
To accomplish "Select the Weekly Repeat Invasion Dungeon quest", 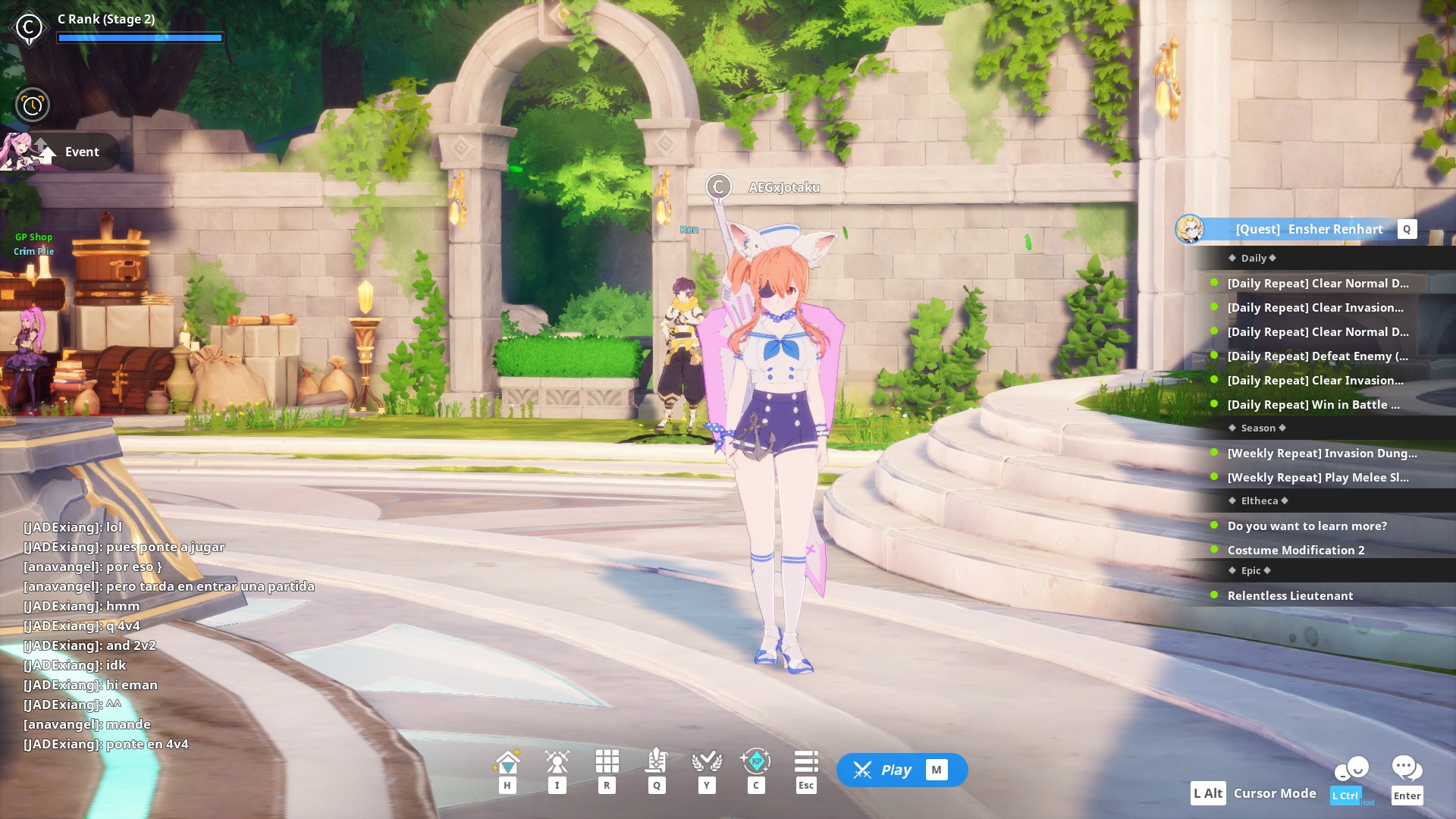I will [x=1322, y=453].
